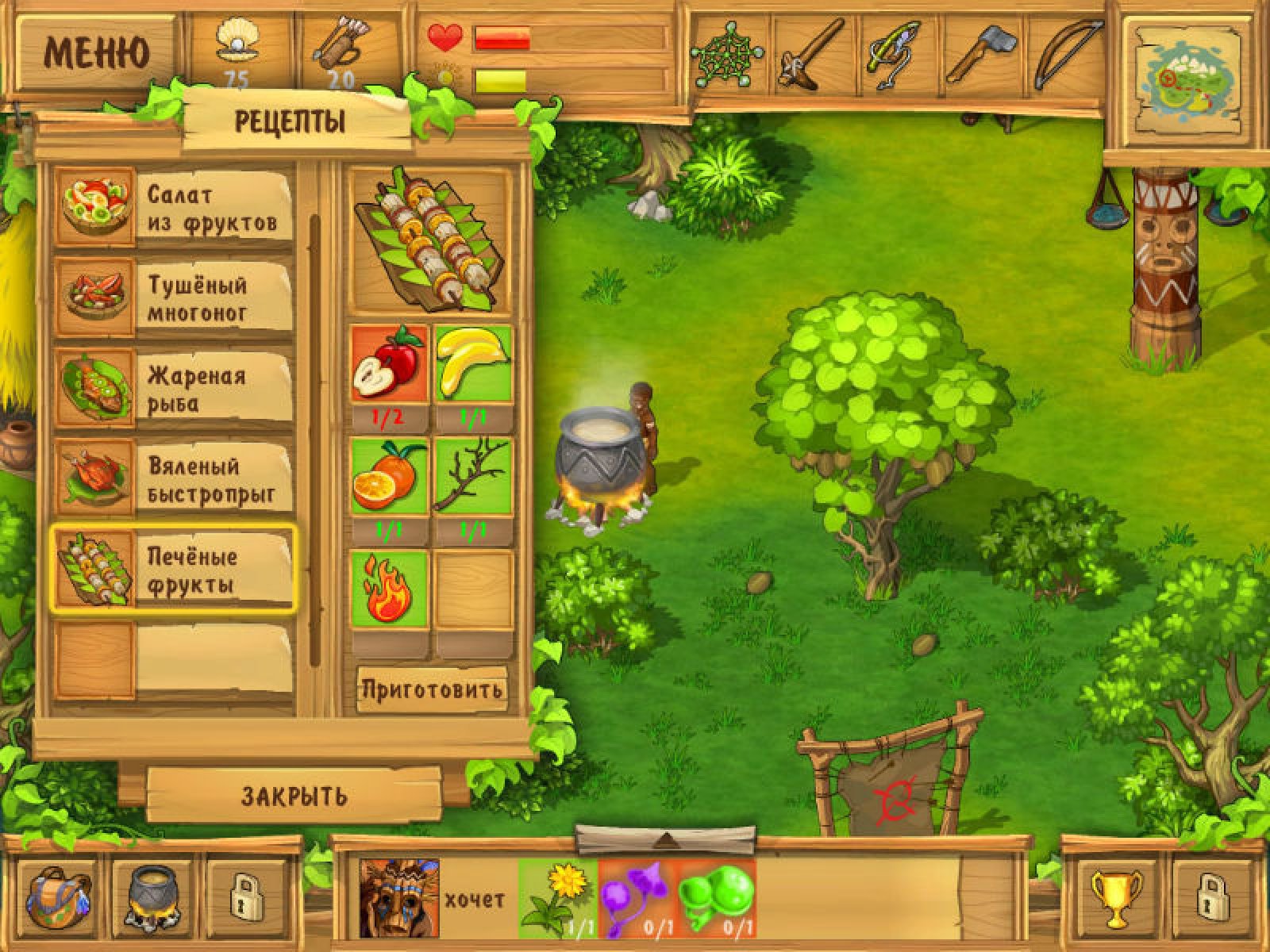Select the orange ingredient slot
Image resolution: width=1270 pixels, height=952 pixels.
point(389,477)
